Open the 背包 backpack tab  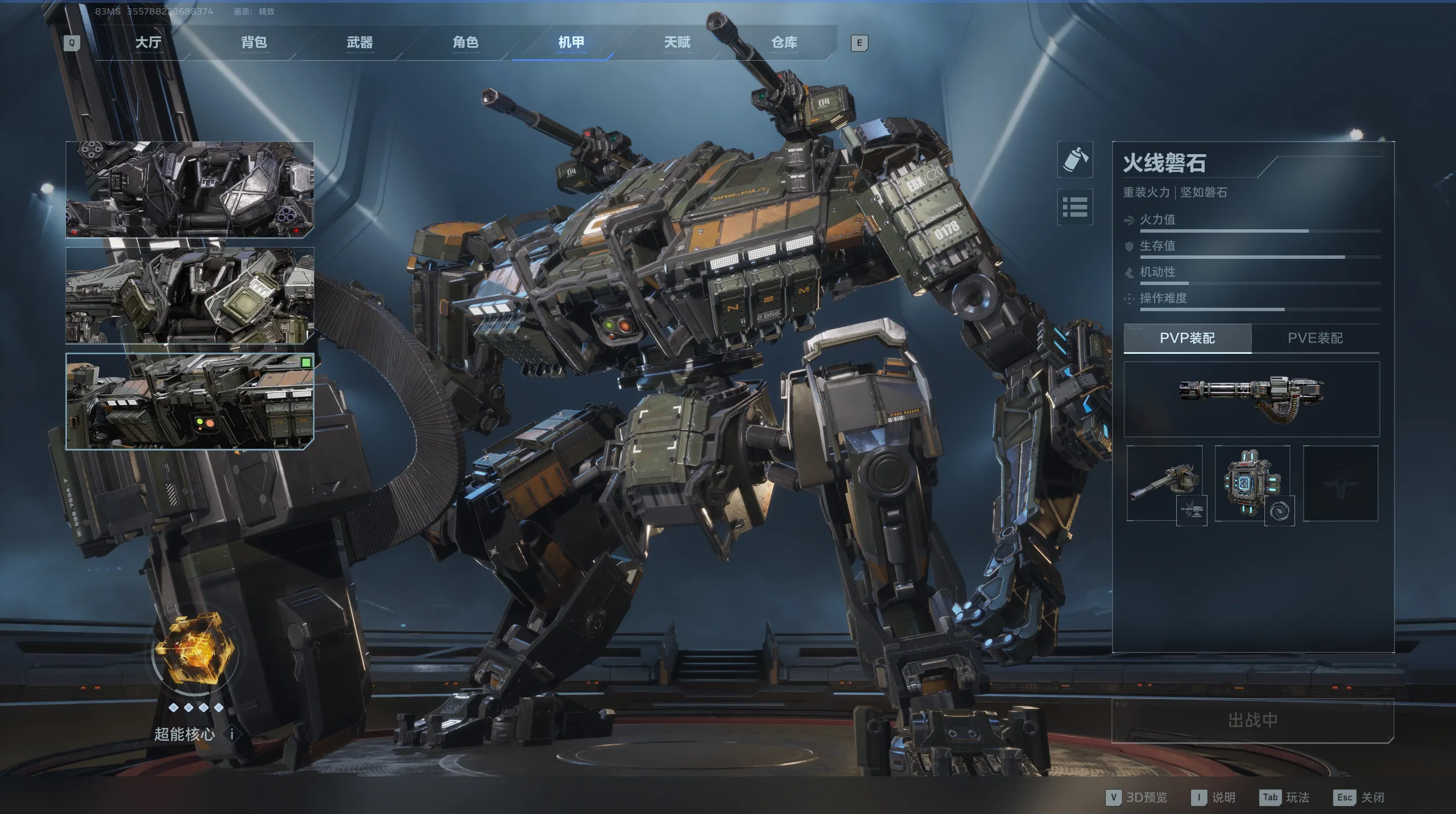[x=254, y=43]
